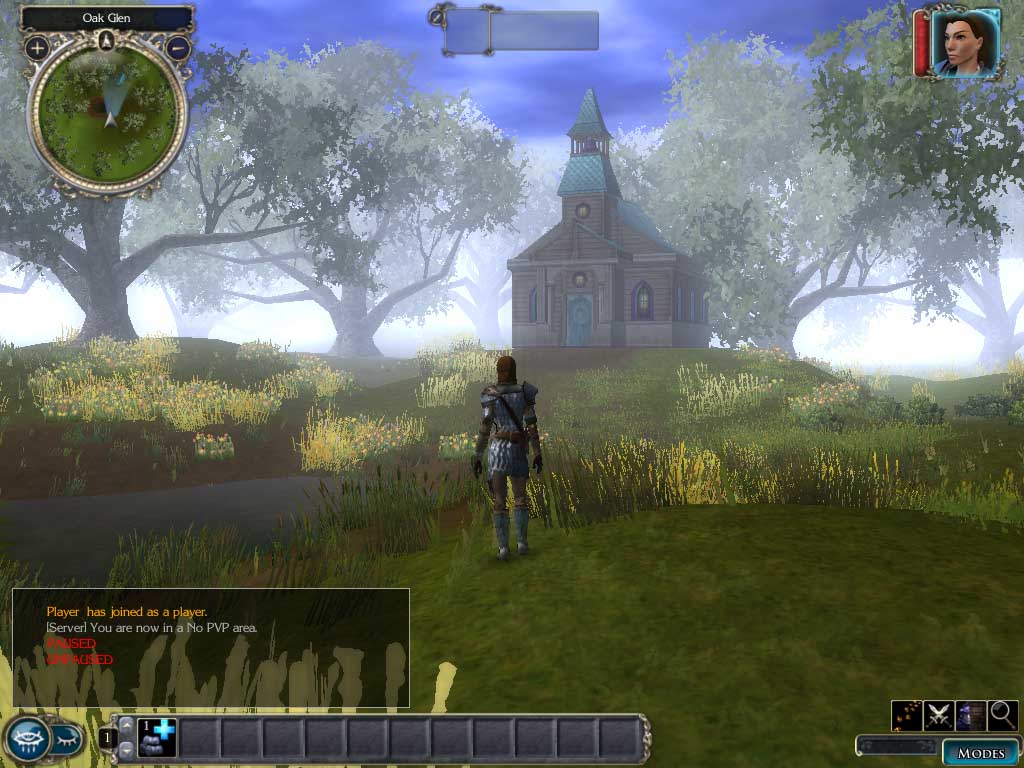
Task: Click the closed eye toggle button
Action: click(67, 739)
